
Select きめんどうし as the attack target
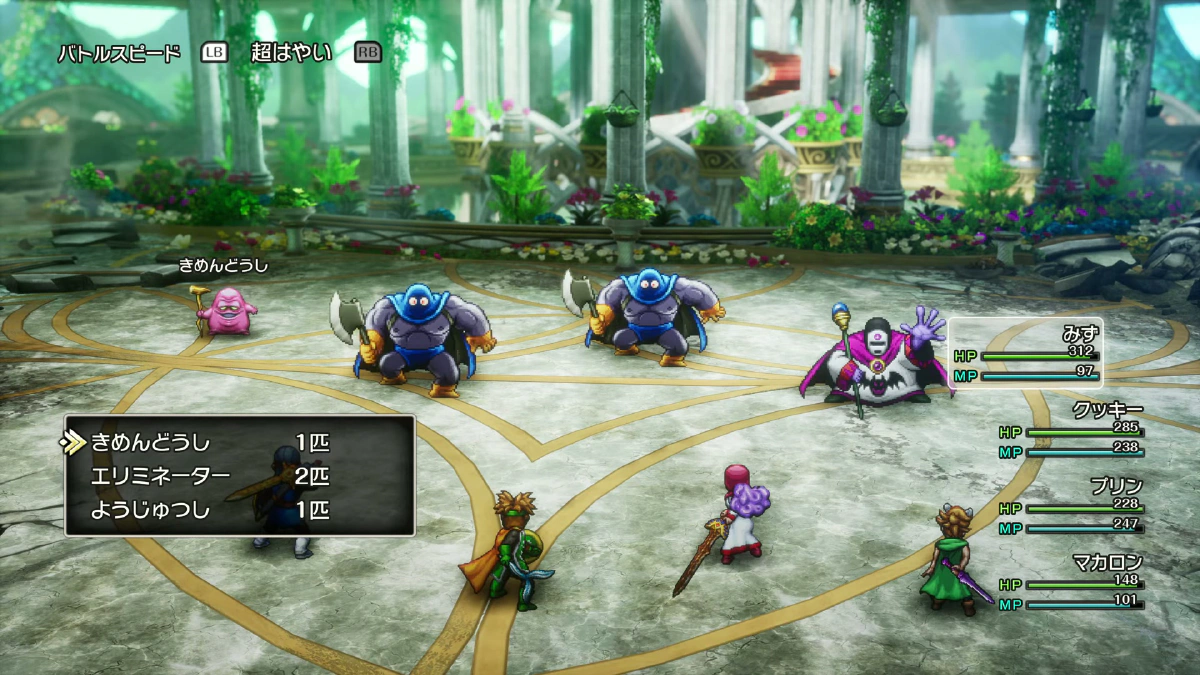click(x=151, y=442)
